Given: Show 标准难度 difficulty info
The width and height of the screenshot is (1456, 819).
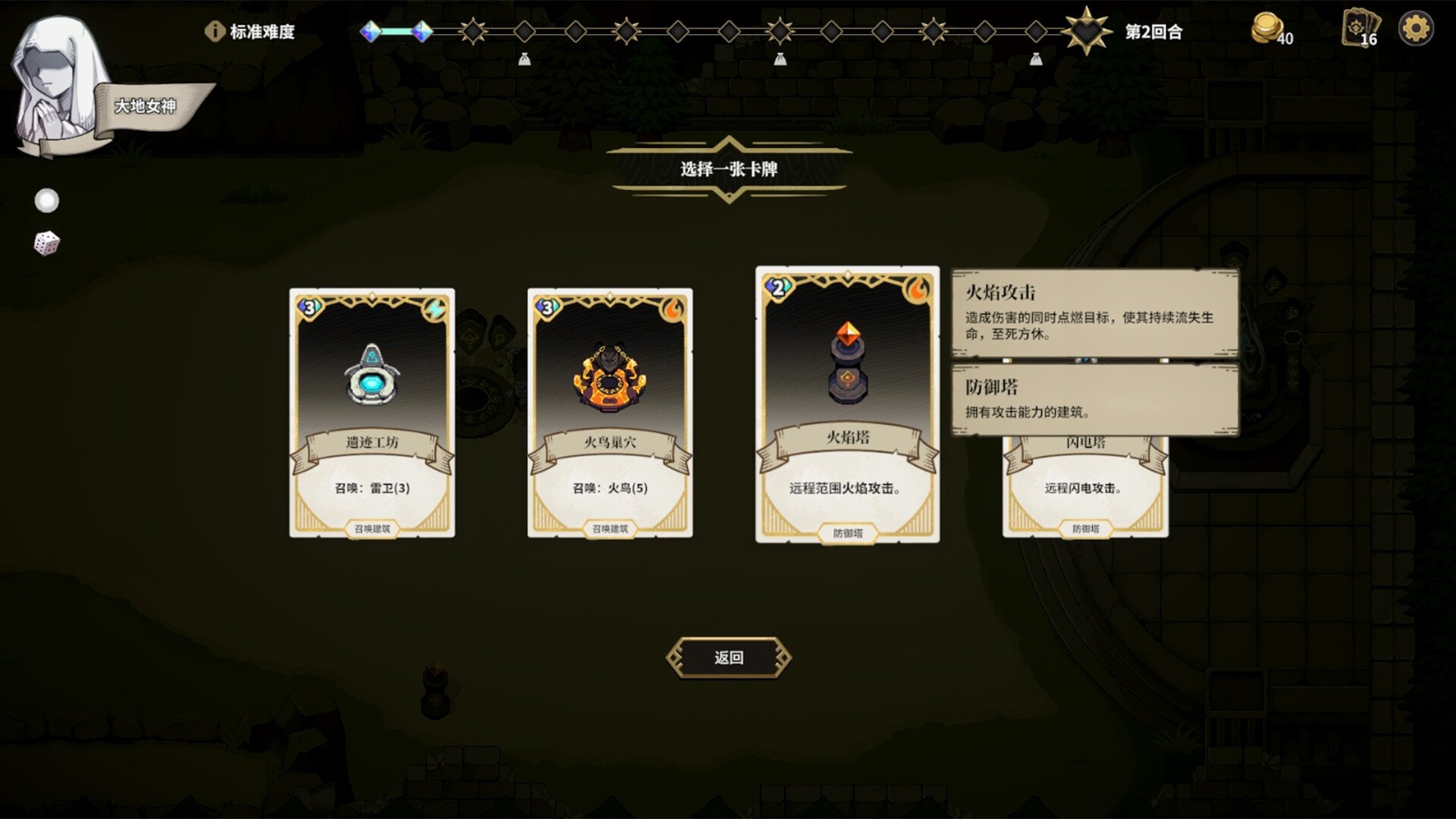Looking at the screenshot, I should pyautogui.click(x=215, y=31).
